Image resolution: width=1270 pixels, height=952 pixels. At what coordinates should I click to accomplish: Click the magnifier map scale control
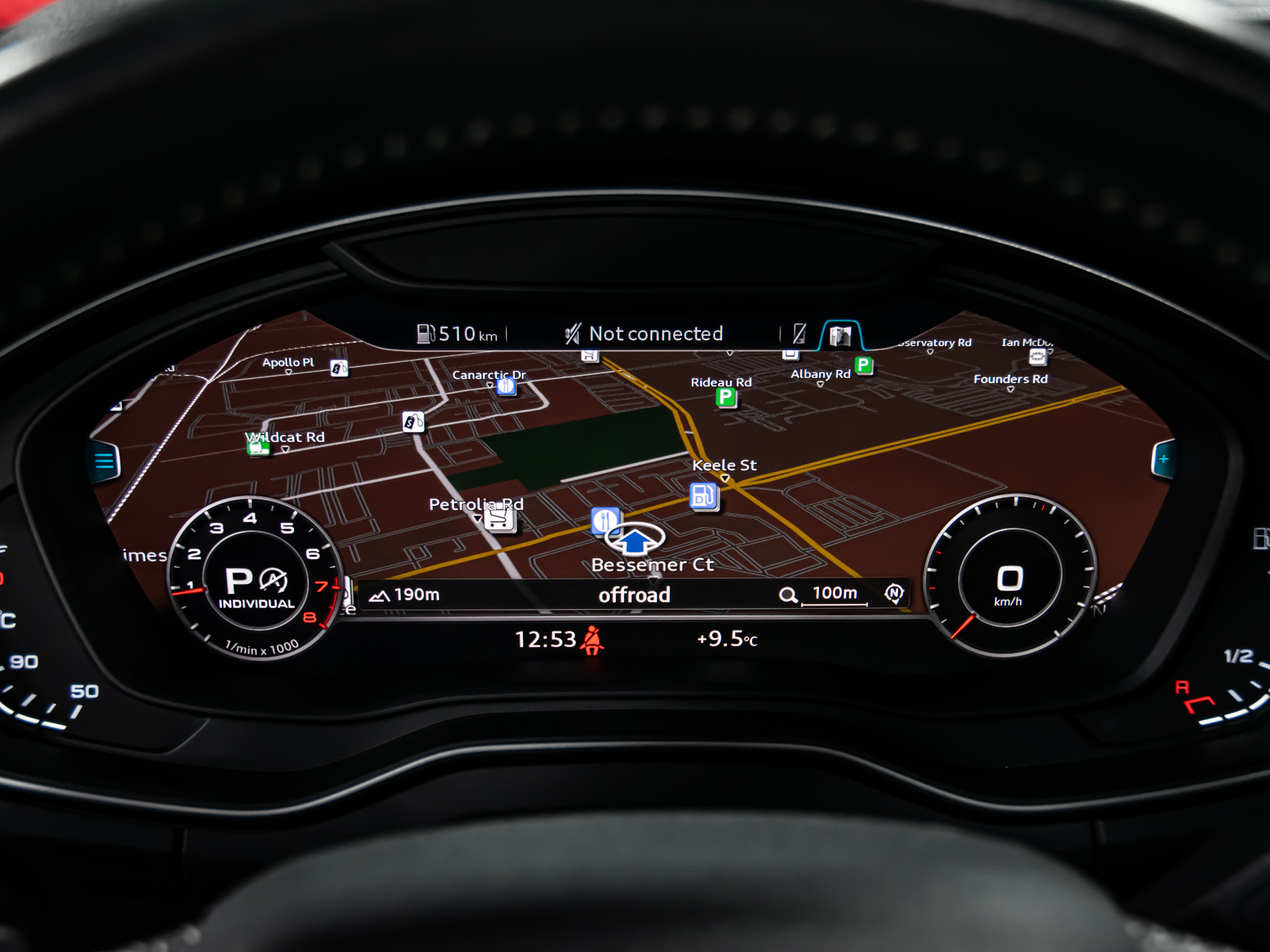[788, 596]
